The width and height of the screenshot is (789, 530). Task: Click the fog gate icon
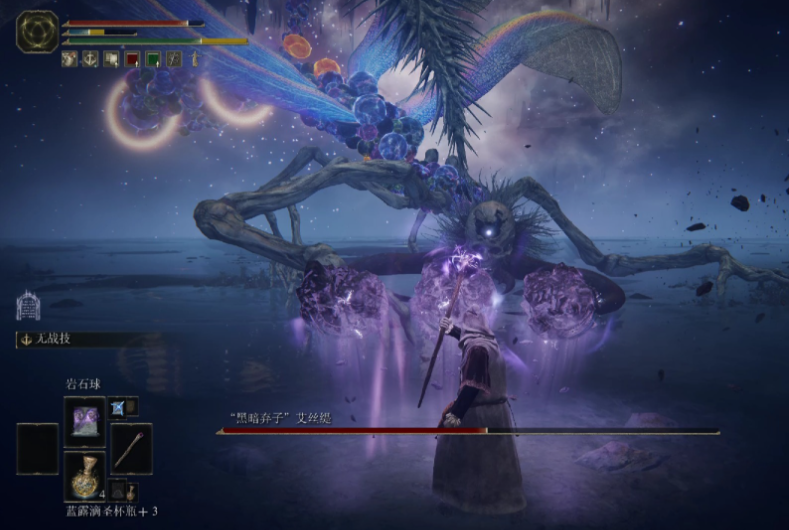pyautogui.click(x=28, y=305)
